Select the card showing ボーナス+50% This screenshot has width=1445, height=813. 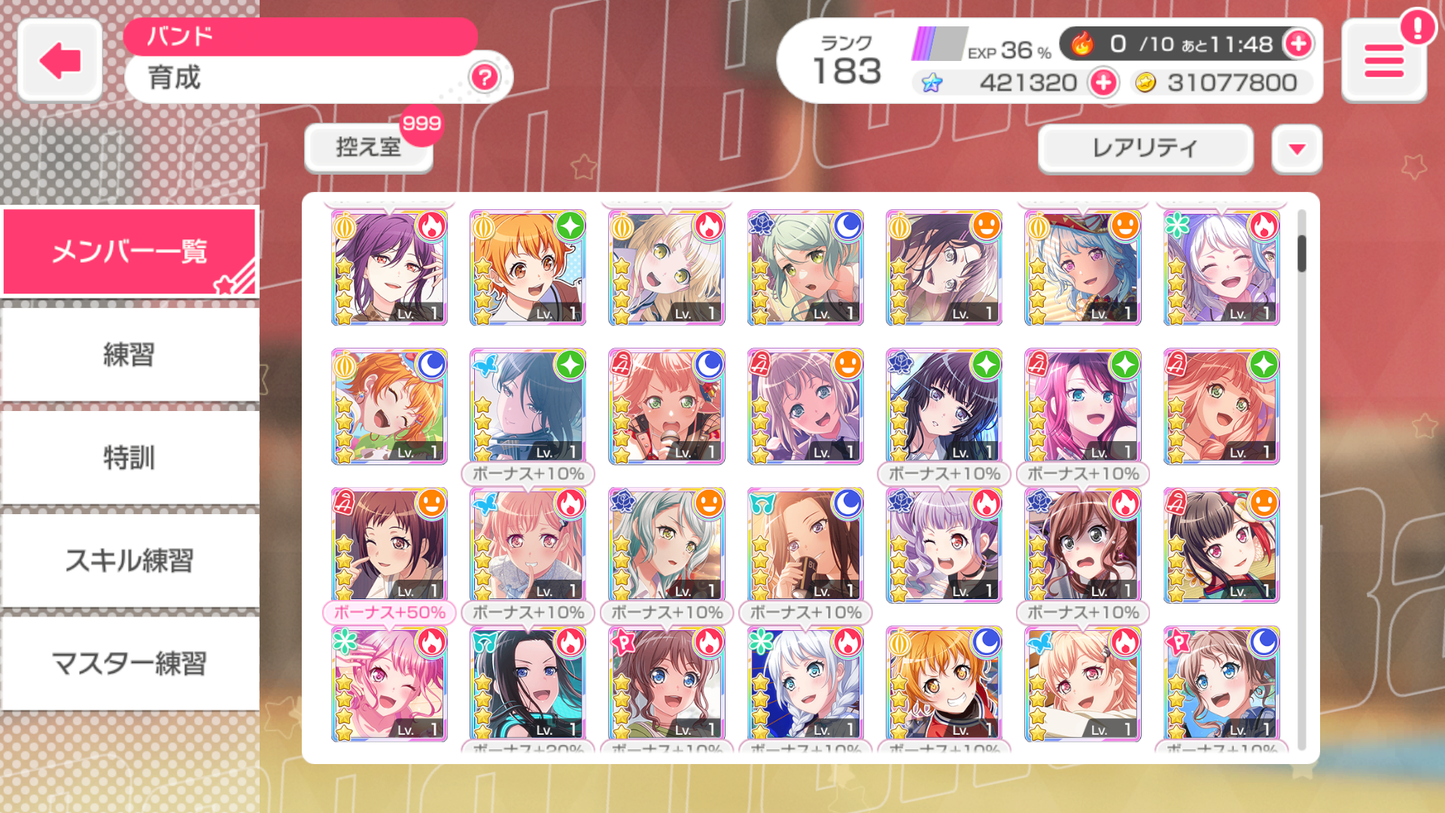coord(389,544)
